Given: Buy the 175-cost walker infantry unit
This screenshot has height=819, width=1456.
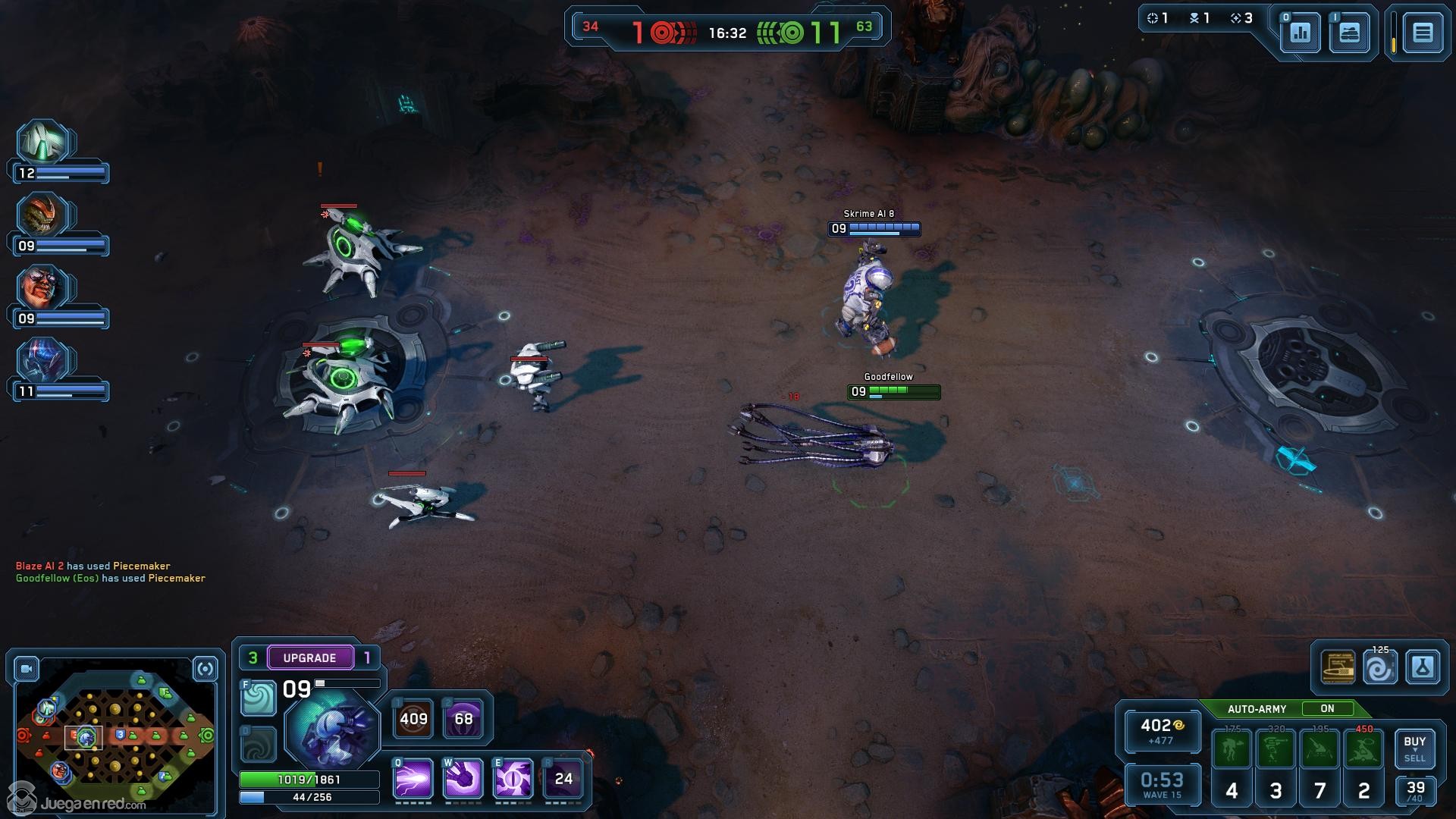Looking at the screenshot, I should [1232, 749].
